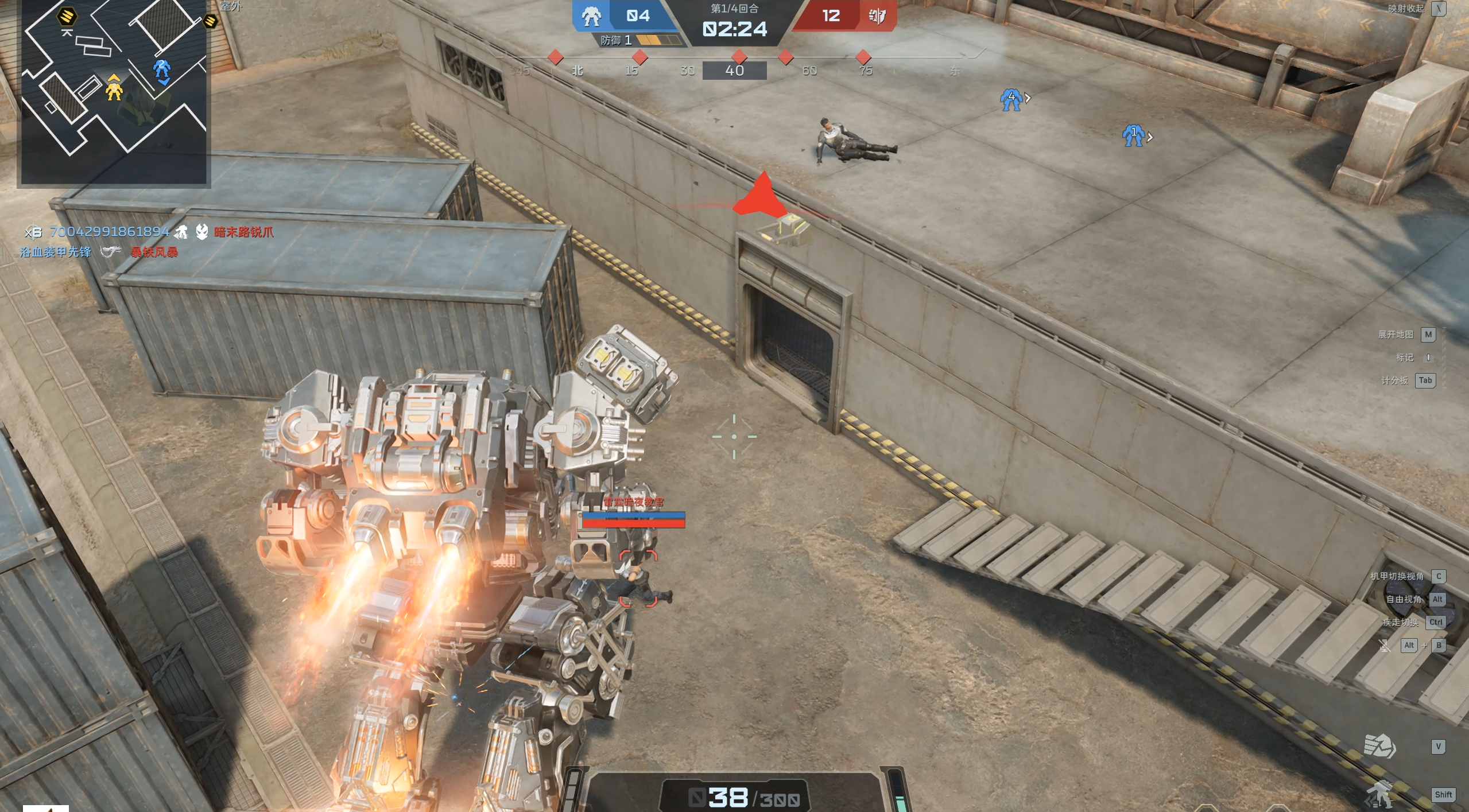Show the scoreboard via 计分板 label
The height and width of the screenshot is (812, 1469).
coord(1394,380)
